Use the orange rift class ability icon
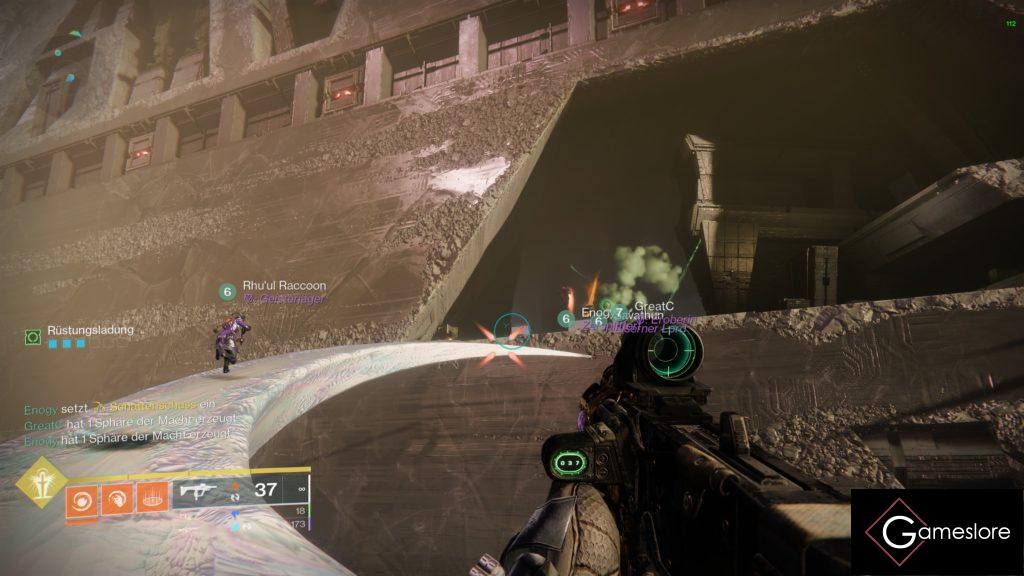Viewport: 1024px width, 576px height. pos(151,497)
